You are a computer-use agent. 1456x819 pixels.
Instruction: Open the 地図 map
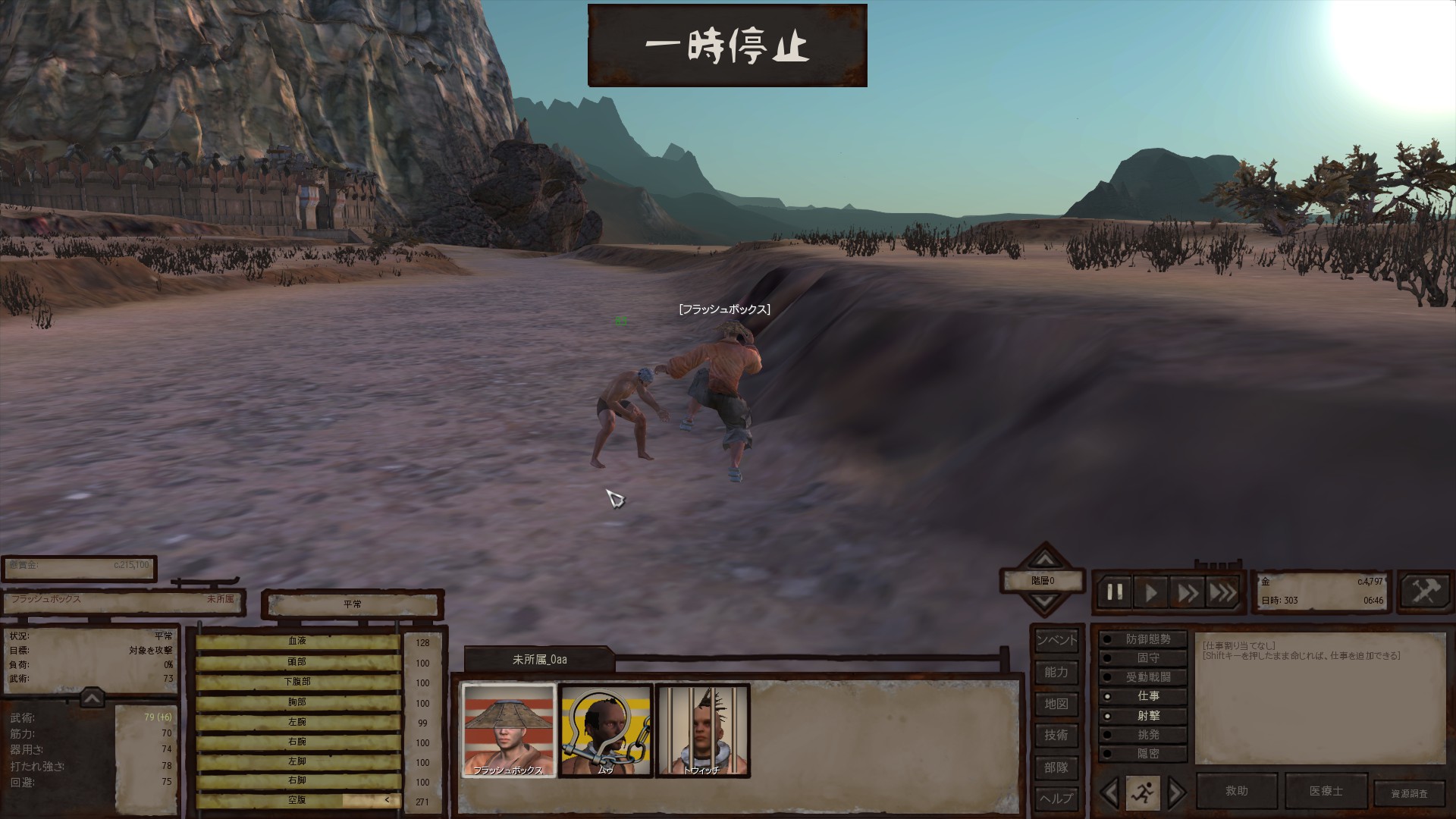1056,704
